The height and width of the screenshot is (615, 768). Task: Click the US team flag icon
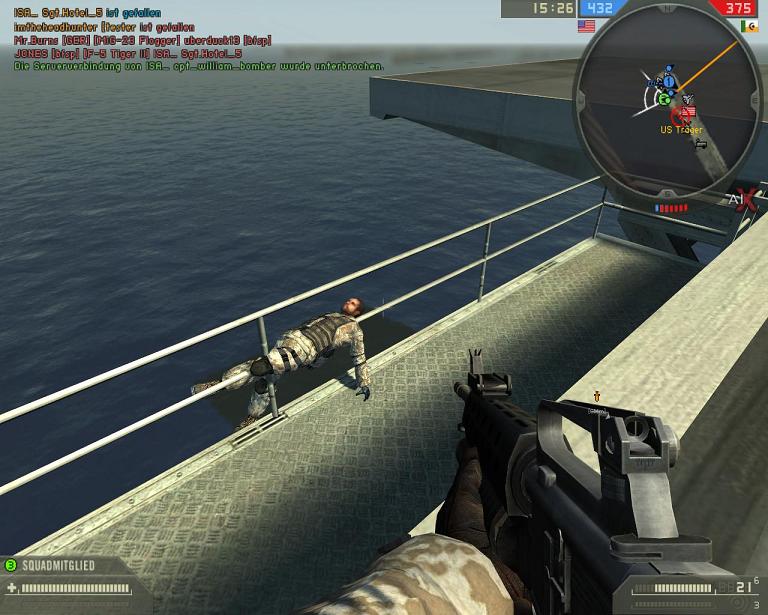coord(586,26)
